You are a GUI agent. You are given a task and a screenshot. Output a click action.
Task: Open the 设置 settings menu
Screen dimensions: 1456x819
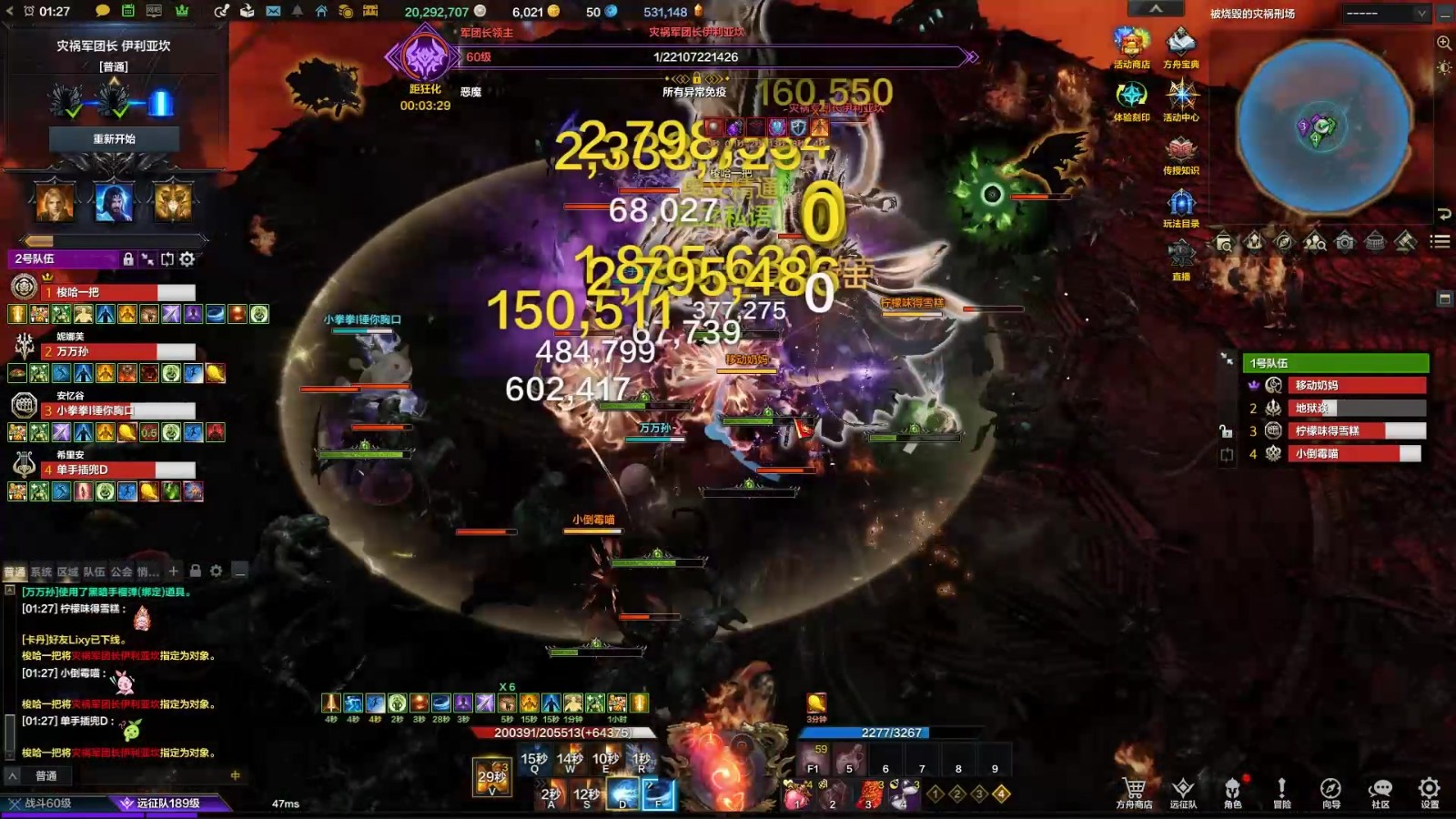pos(1430,791)
